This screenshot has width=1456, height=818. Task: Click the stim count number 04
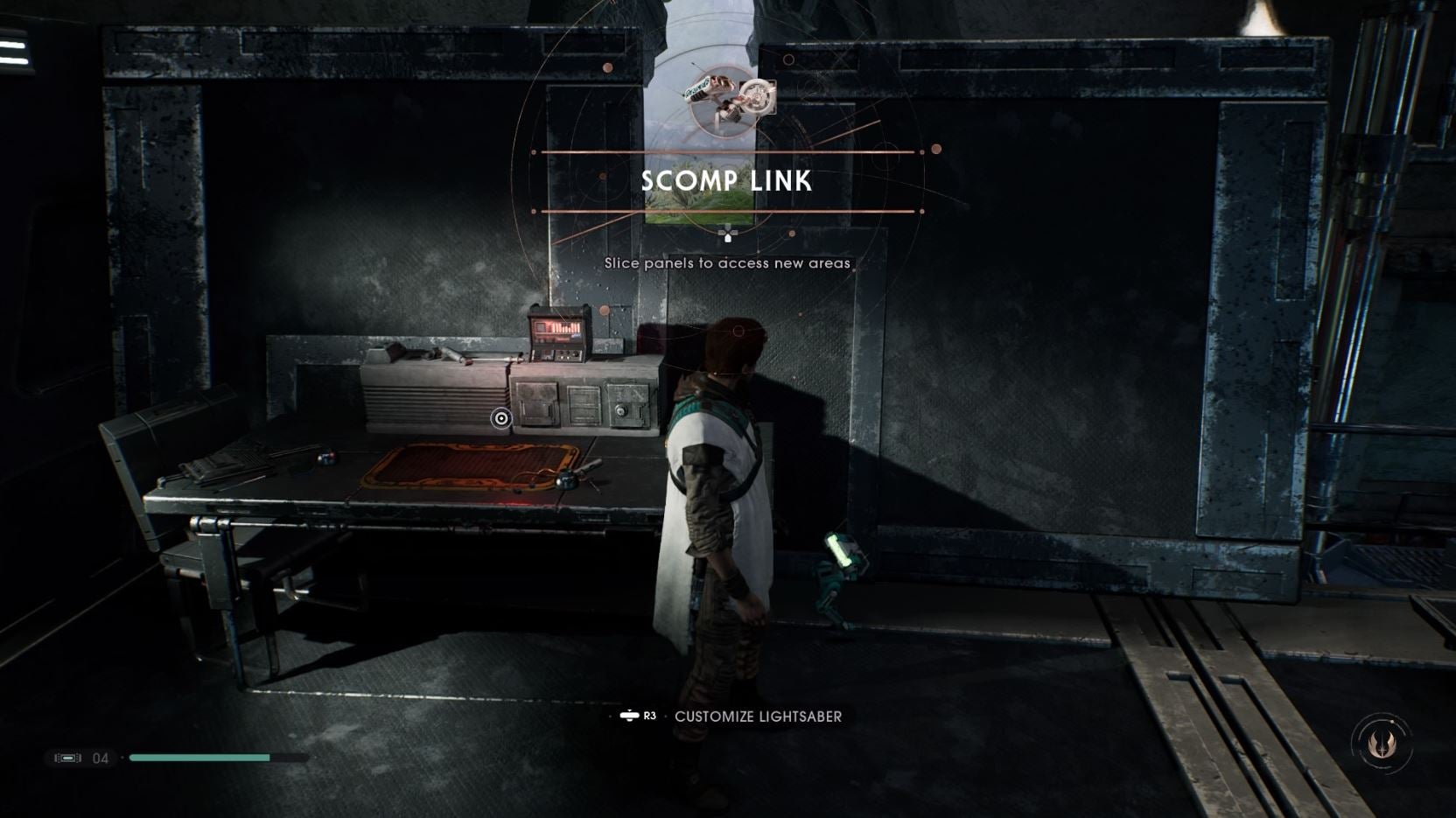pyautogui.click(x=100, y=758)
